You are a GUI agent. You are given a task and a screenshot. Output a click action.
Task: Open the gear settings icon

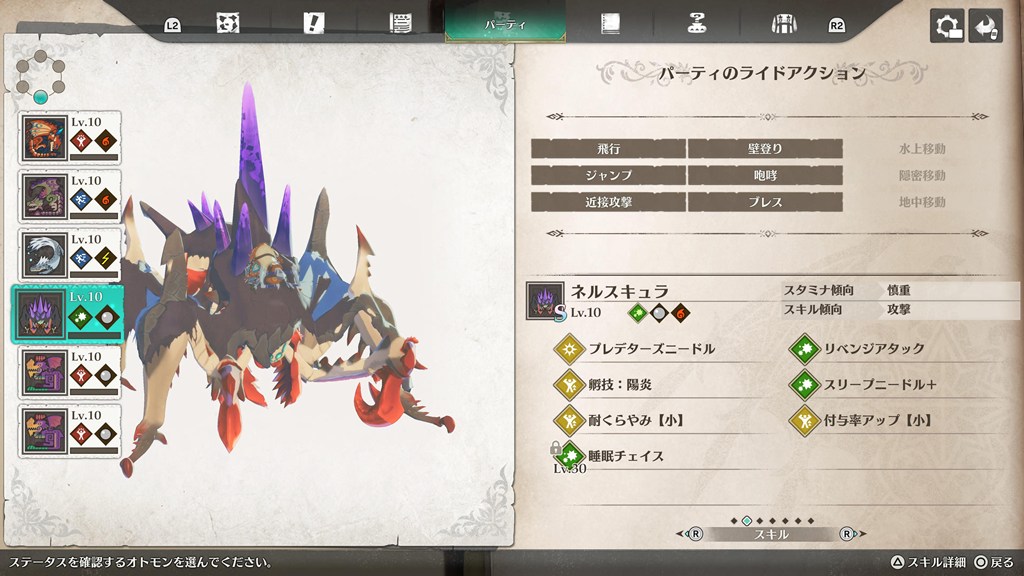[947, 26]
